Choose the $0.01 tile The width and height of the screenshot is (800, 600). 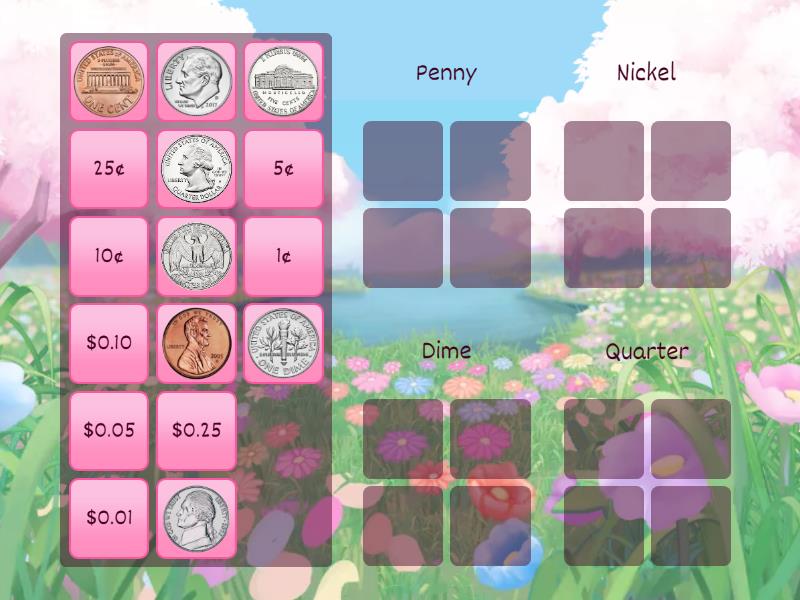pos(109,518)
